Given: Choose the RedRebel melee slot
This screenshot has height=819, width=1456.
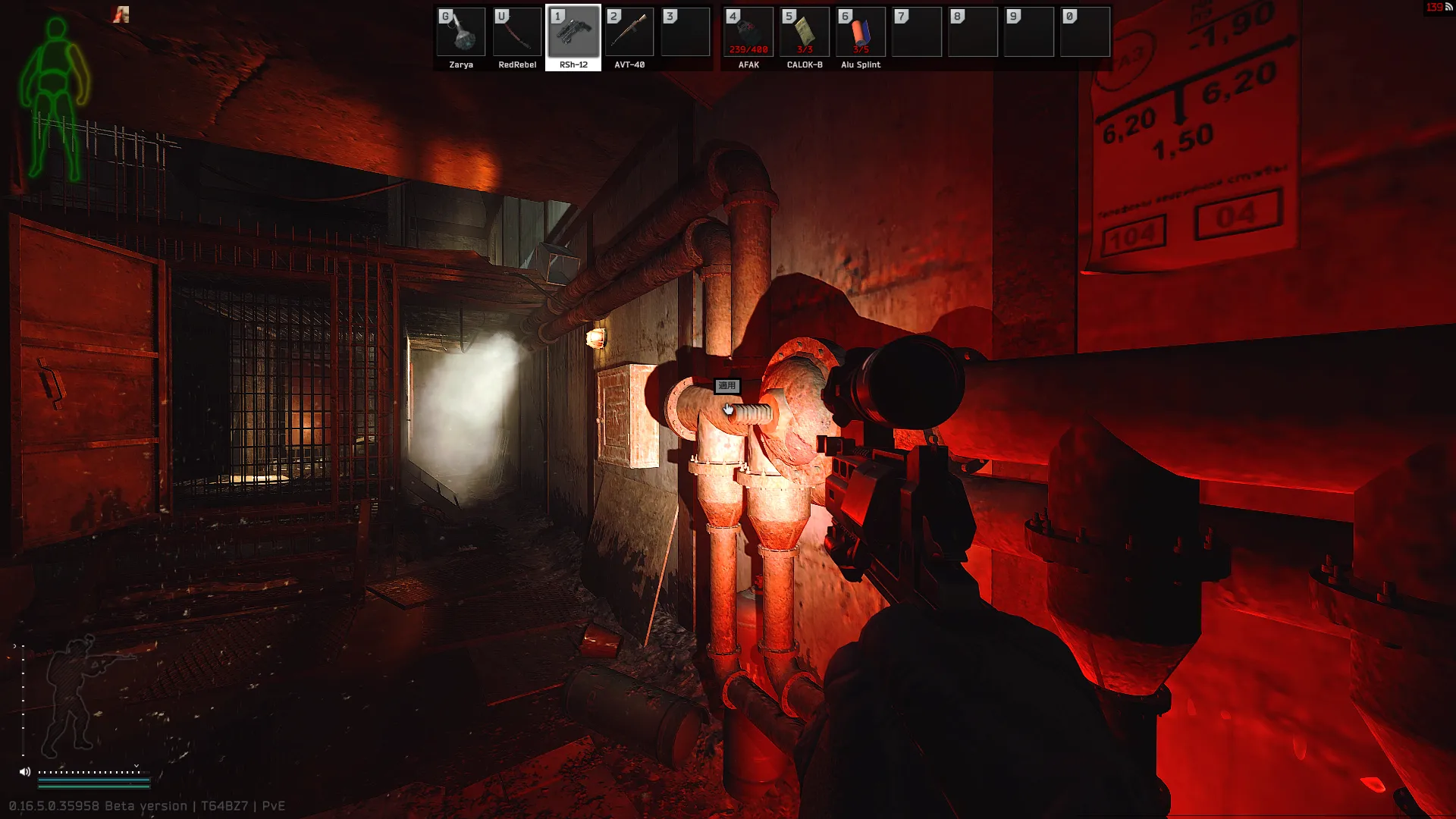Looking at the screenshot, I should (517, 33).
